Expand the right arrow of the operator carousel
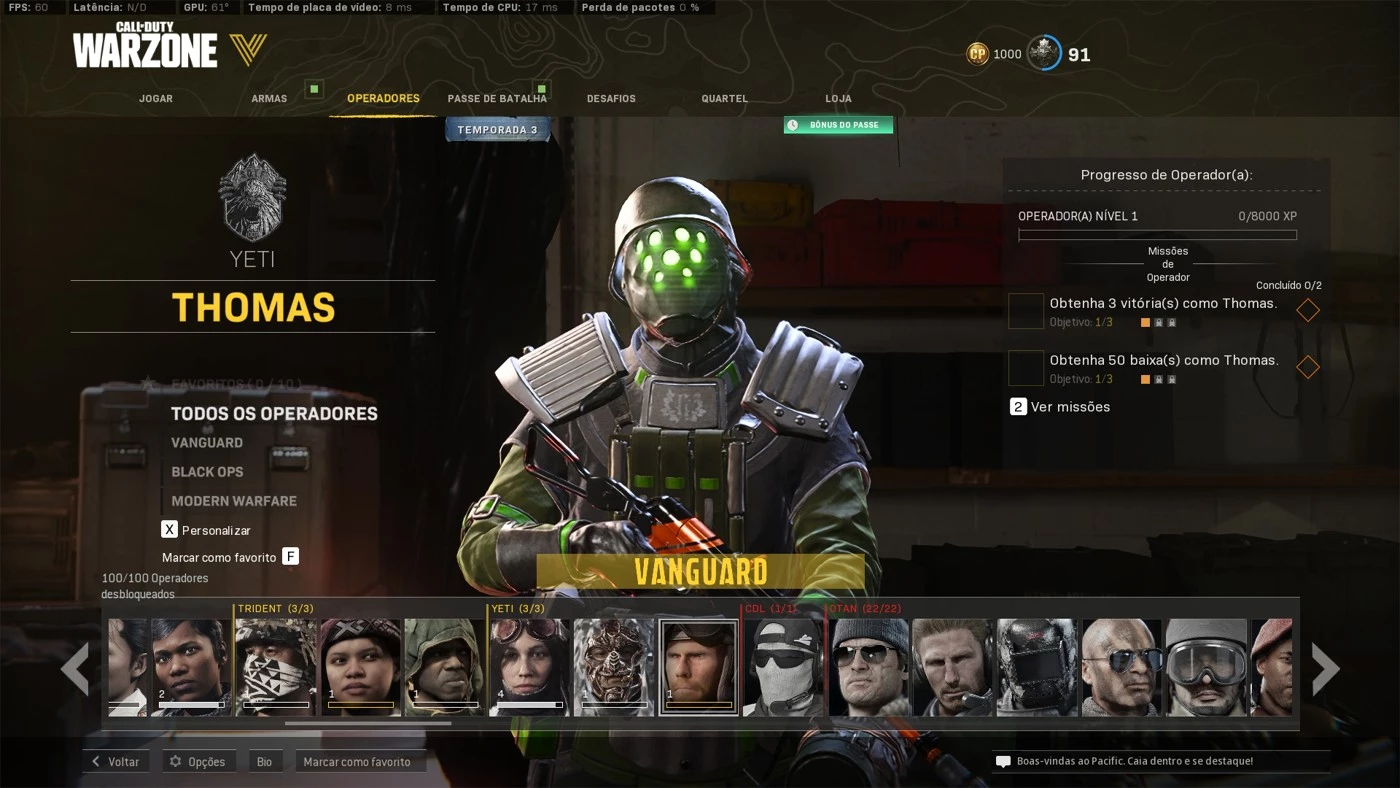Screen dimensions: 1400x788 point(1326,668)
